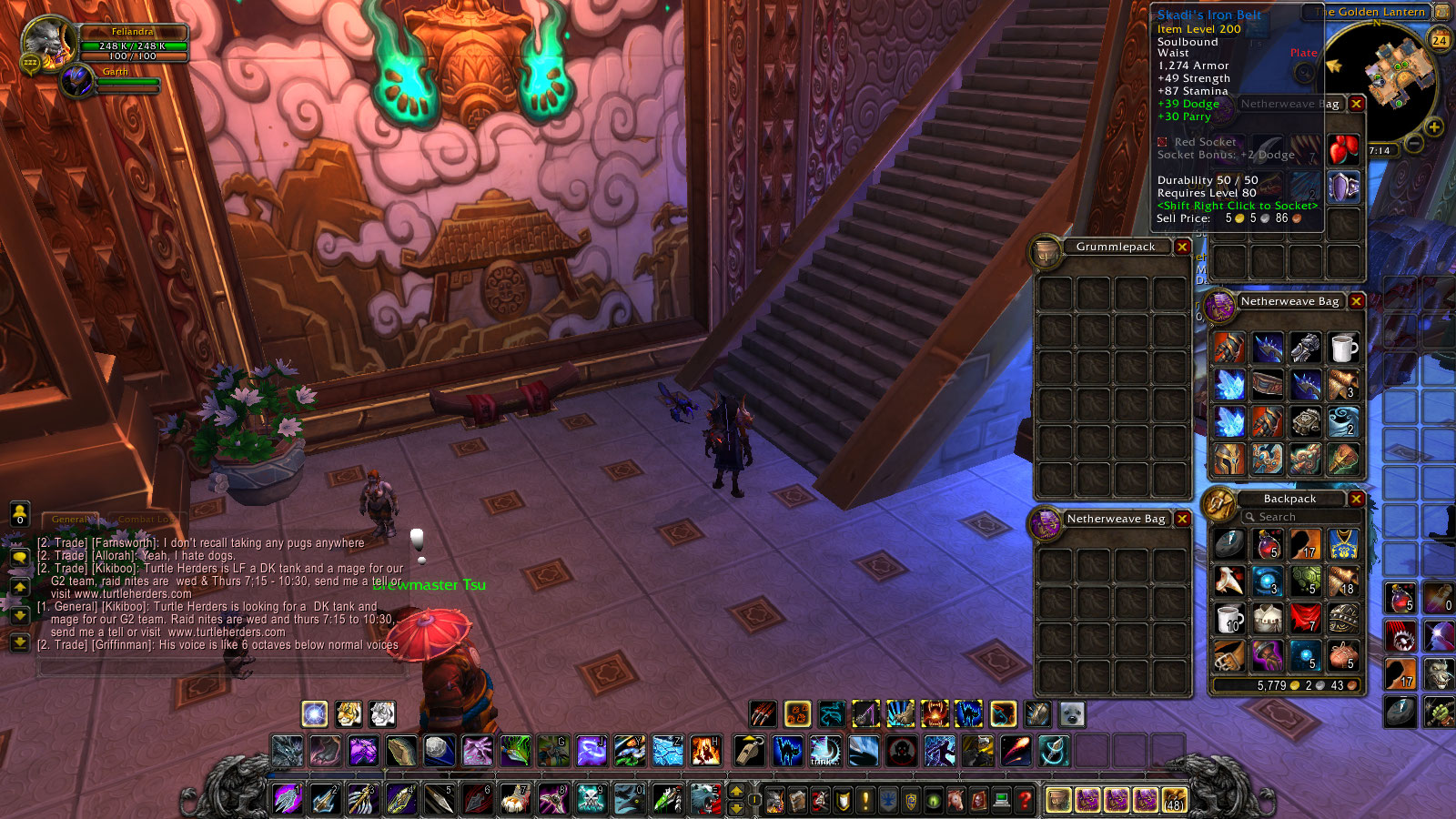The image size is (1456, 819).
Task: Click the action bar page-up arrow
Action: [736, 788]
